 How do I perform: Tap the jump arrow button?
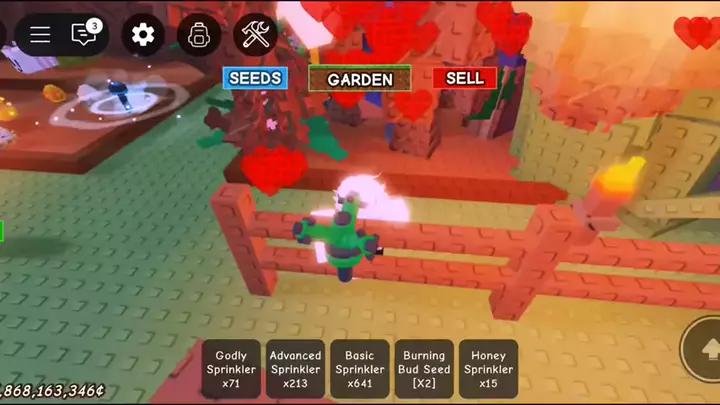pyautogui.click(x=708, y=348)
